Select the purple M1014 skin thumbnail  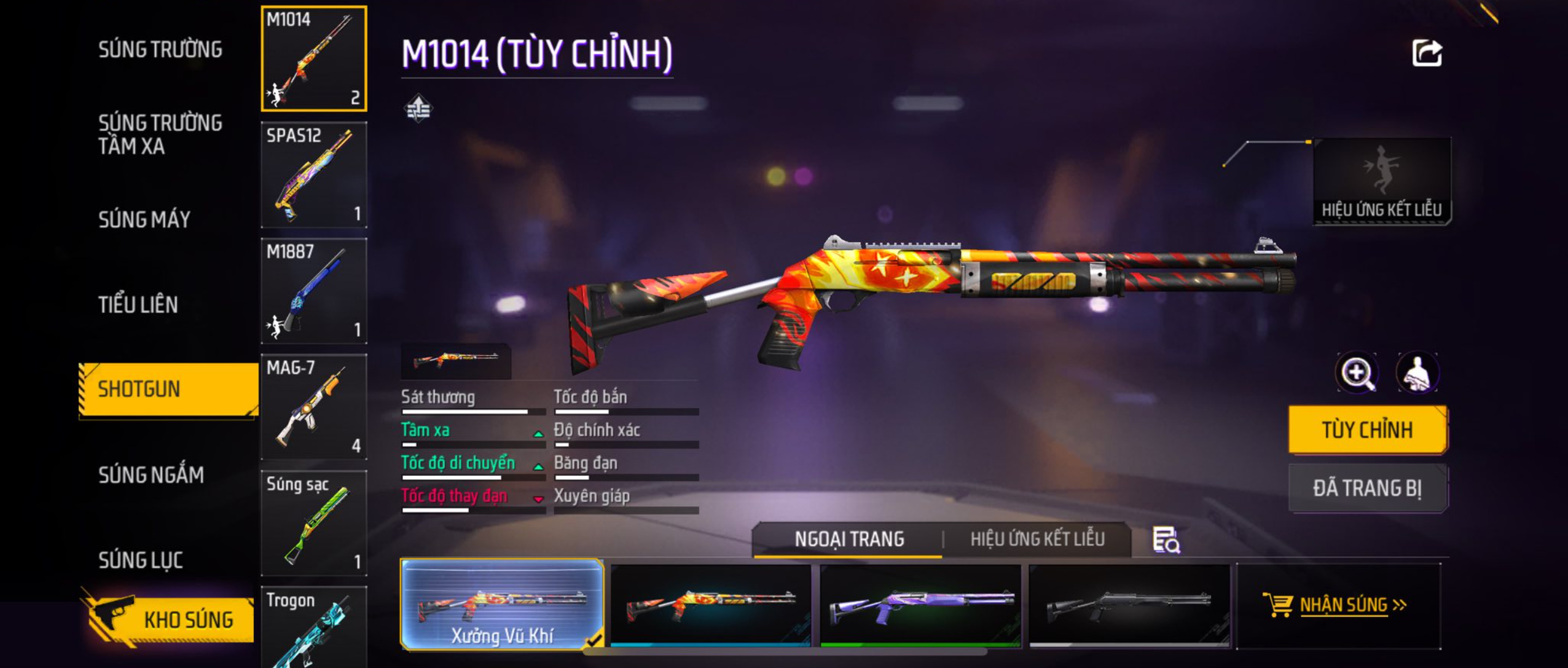[x=920, y=605]
